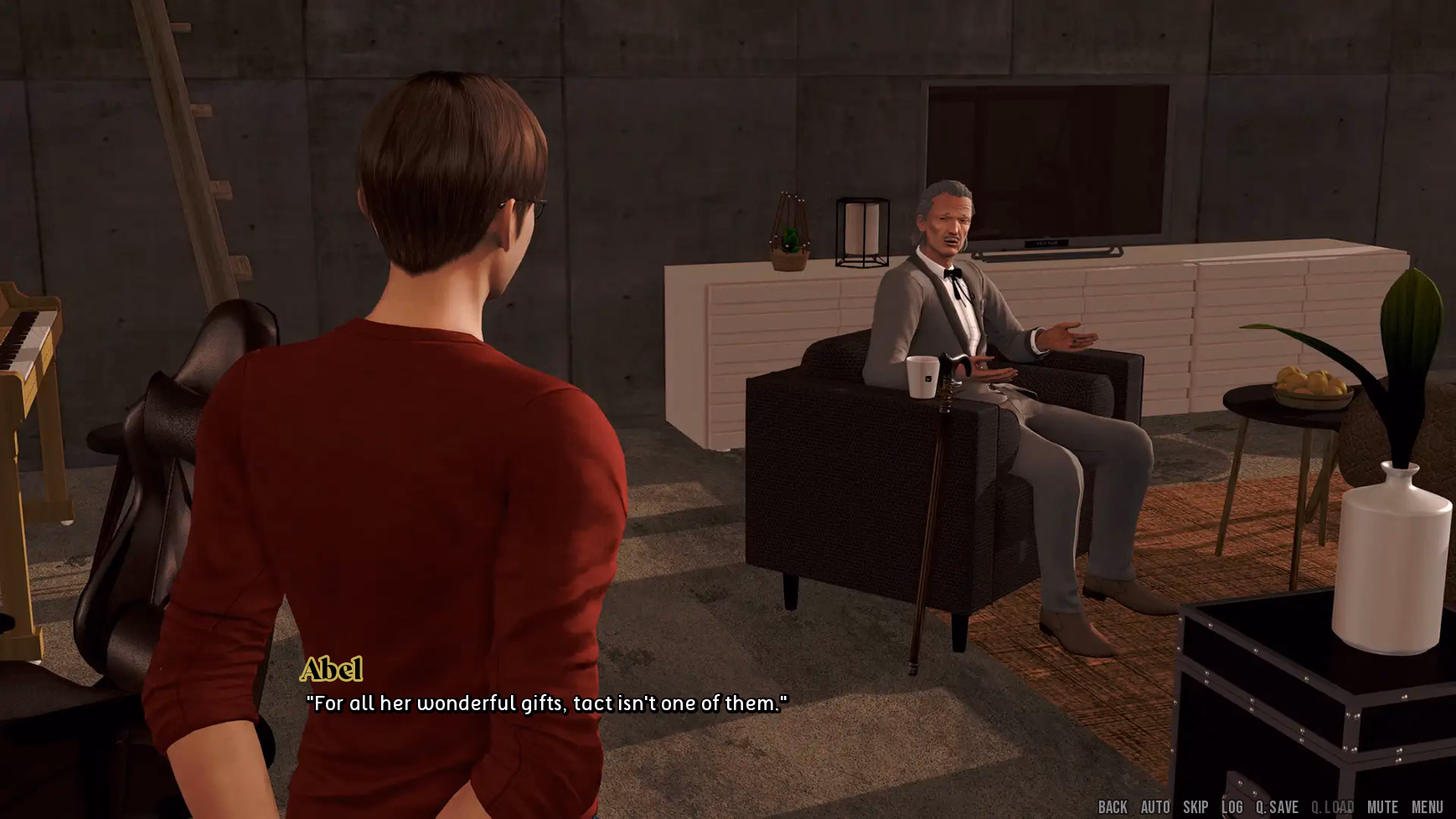Click Q.SAVE to quick save
The width and height of the screenshot is (1456, 819).
point(1277,807)
